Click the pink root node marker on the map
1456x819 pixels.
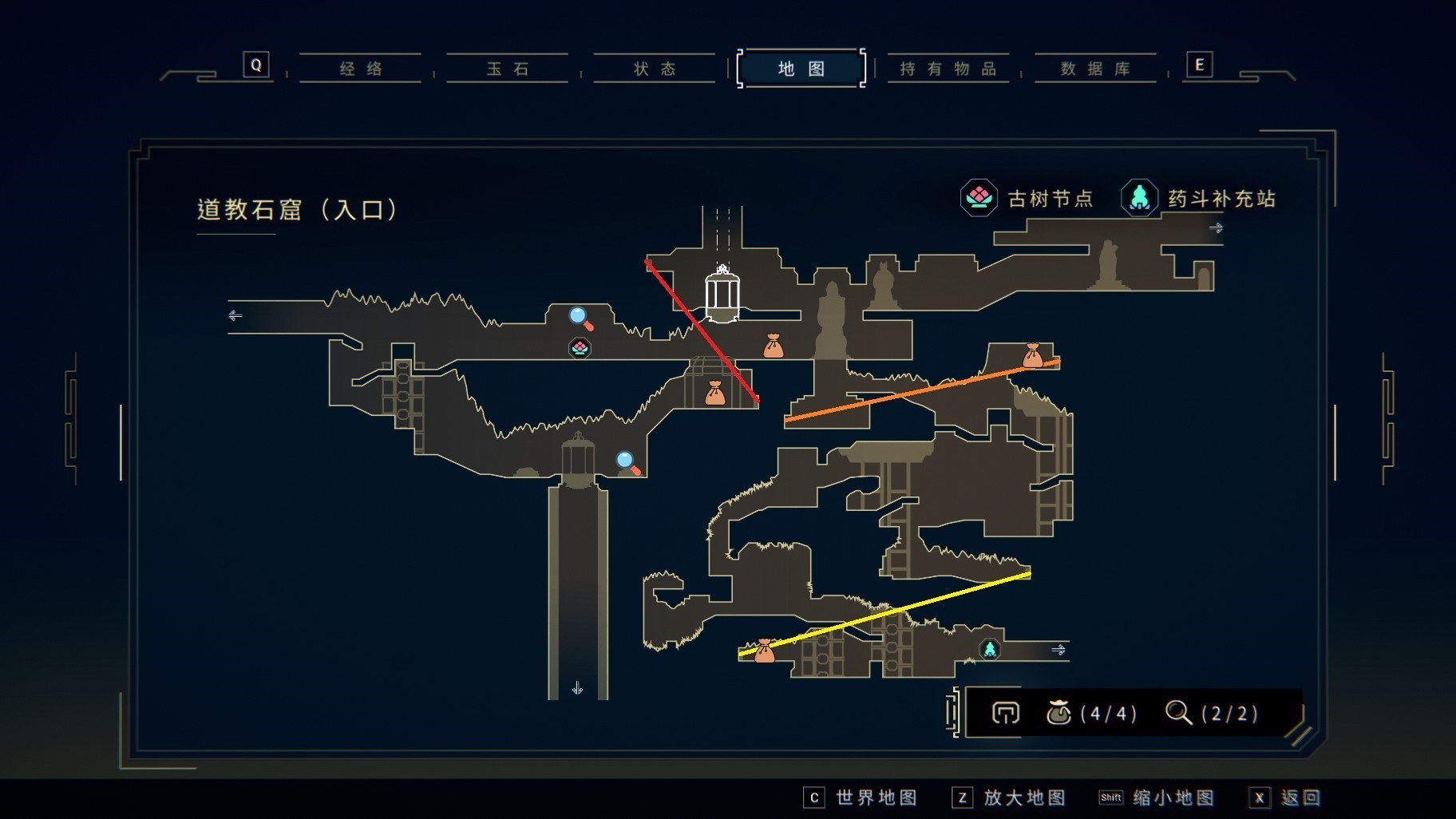[x=580, y=348]
